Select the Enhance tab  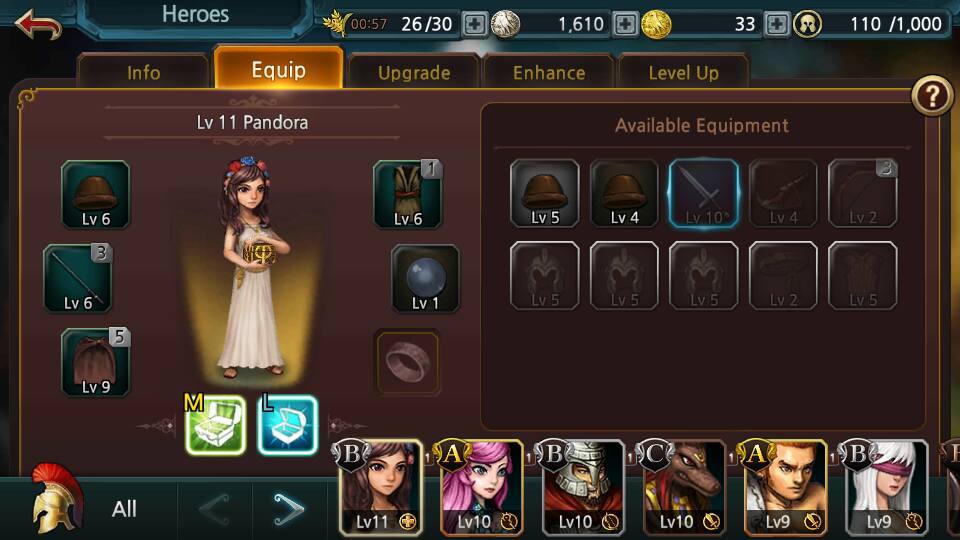coord(549,73)
